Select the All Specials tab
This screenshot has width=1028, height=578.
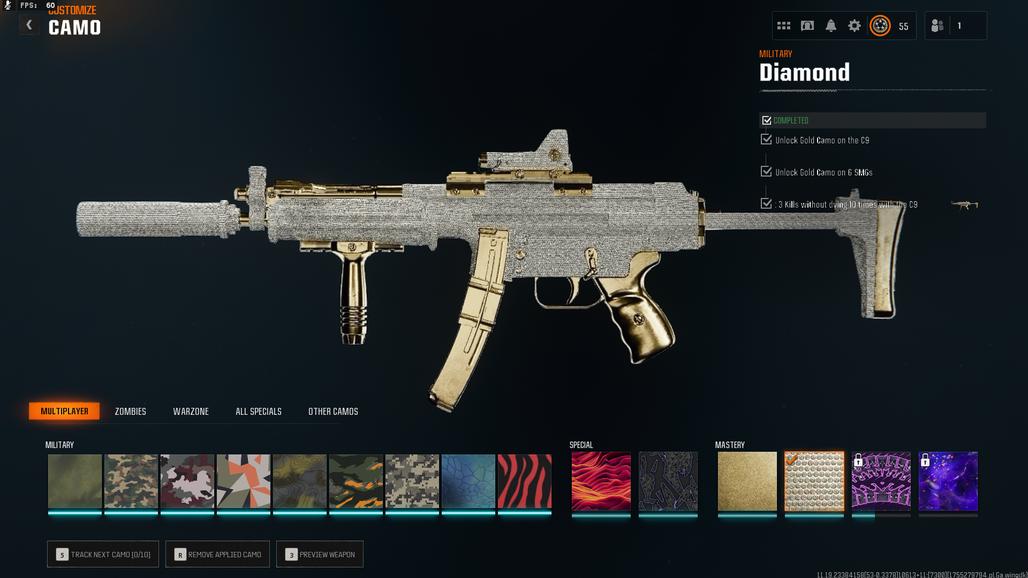pyautogui.click(x=258, y=411)
